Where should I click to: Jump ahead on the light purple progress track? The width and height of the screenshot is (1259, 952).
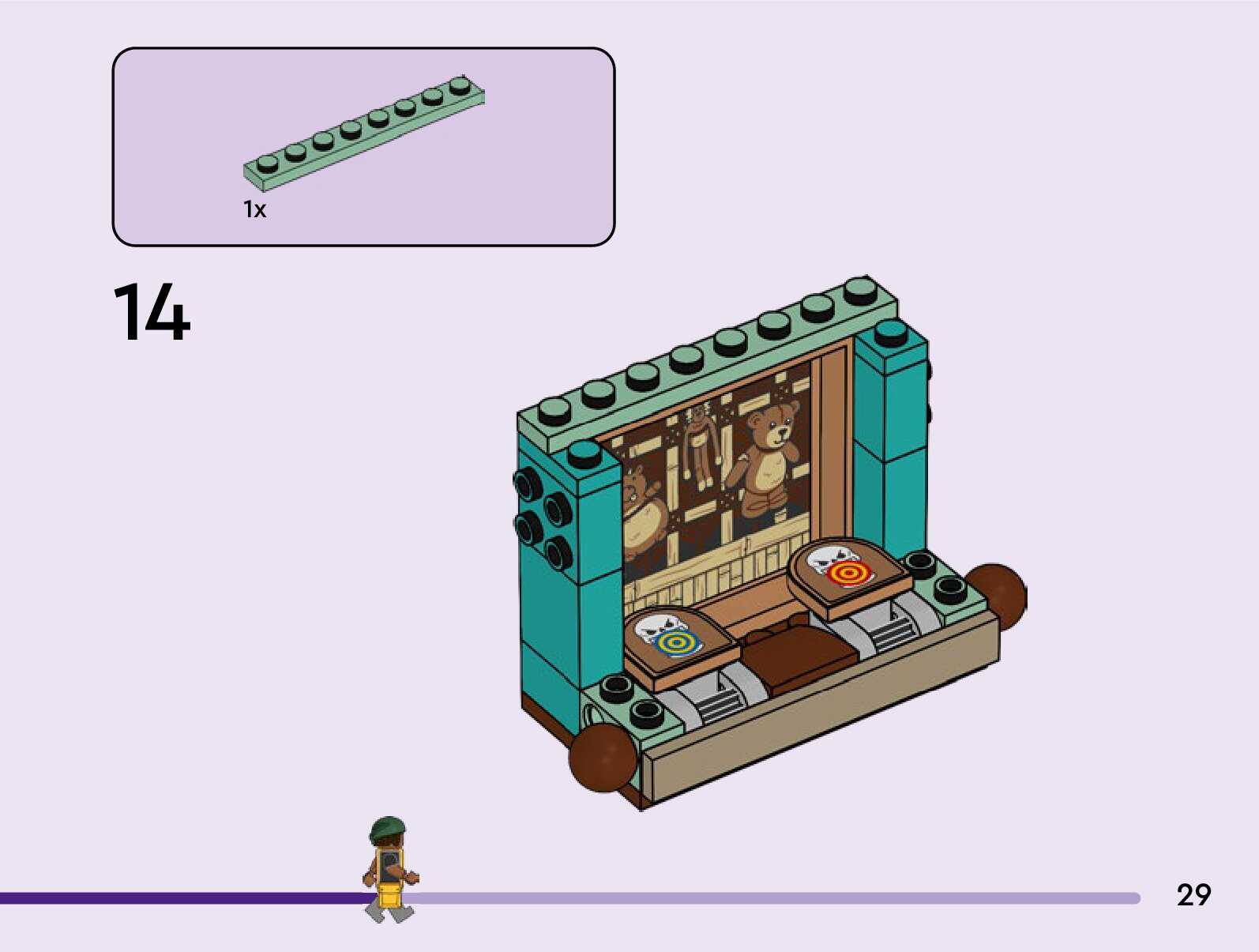(x=774, y=898)
